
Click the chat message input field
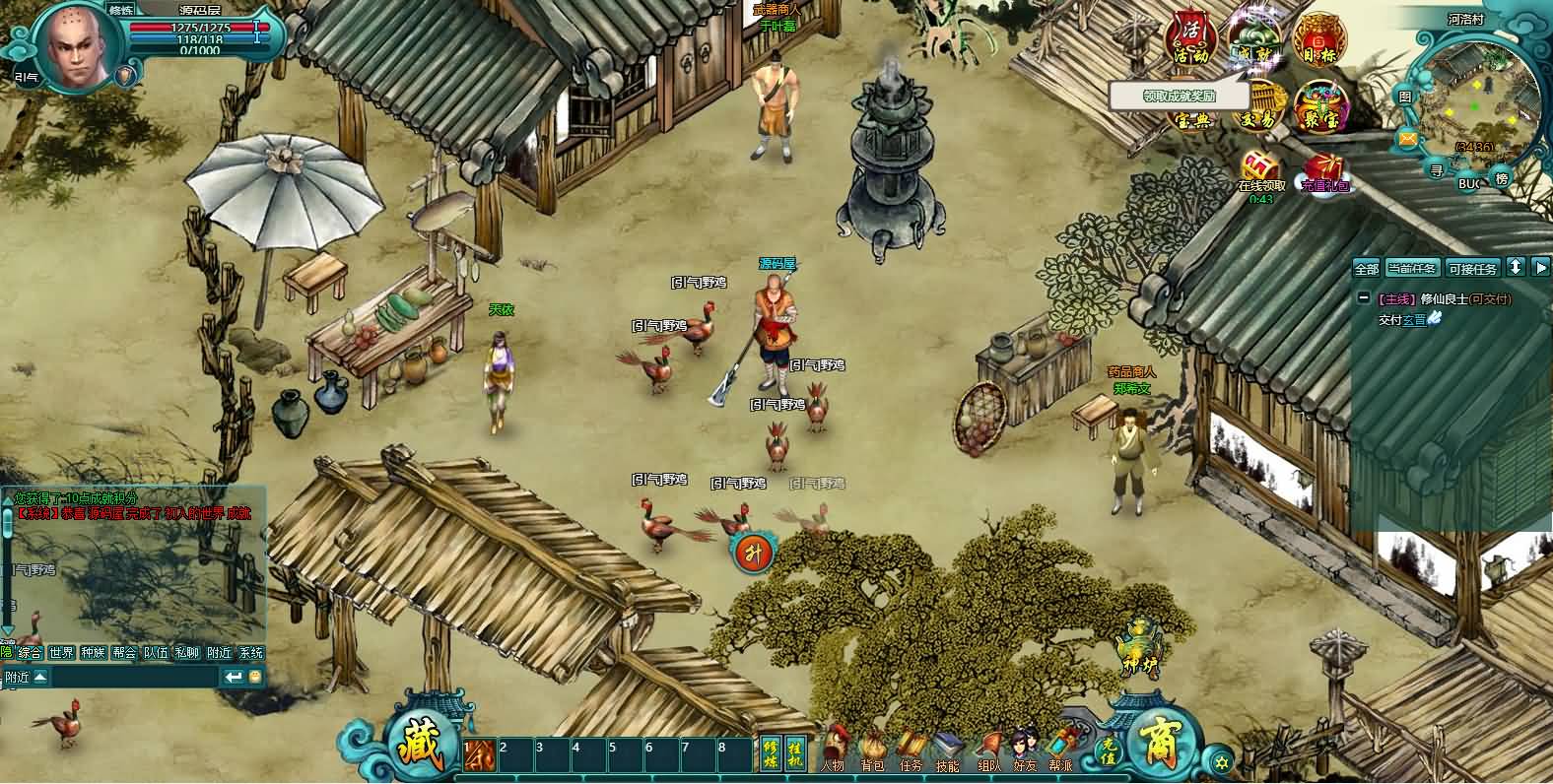[x=133, y=677]
